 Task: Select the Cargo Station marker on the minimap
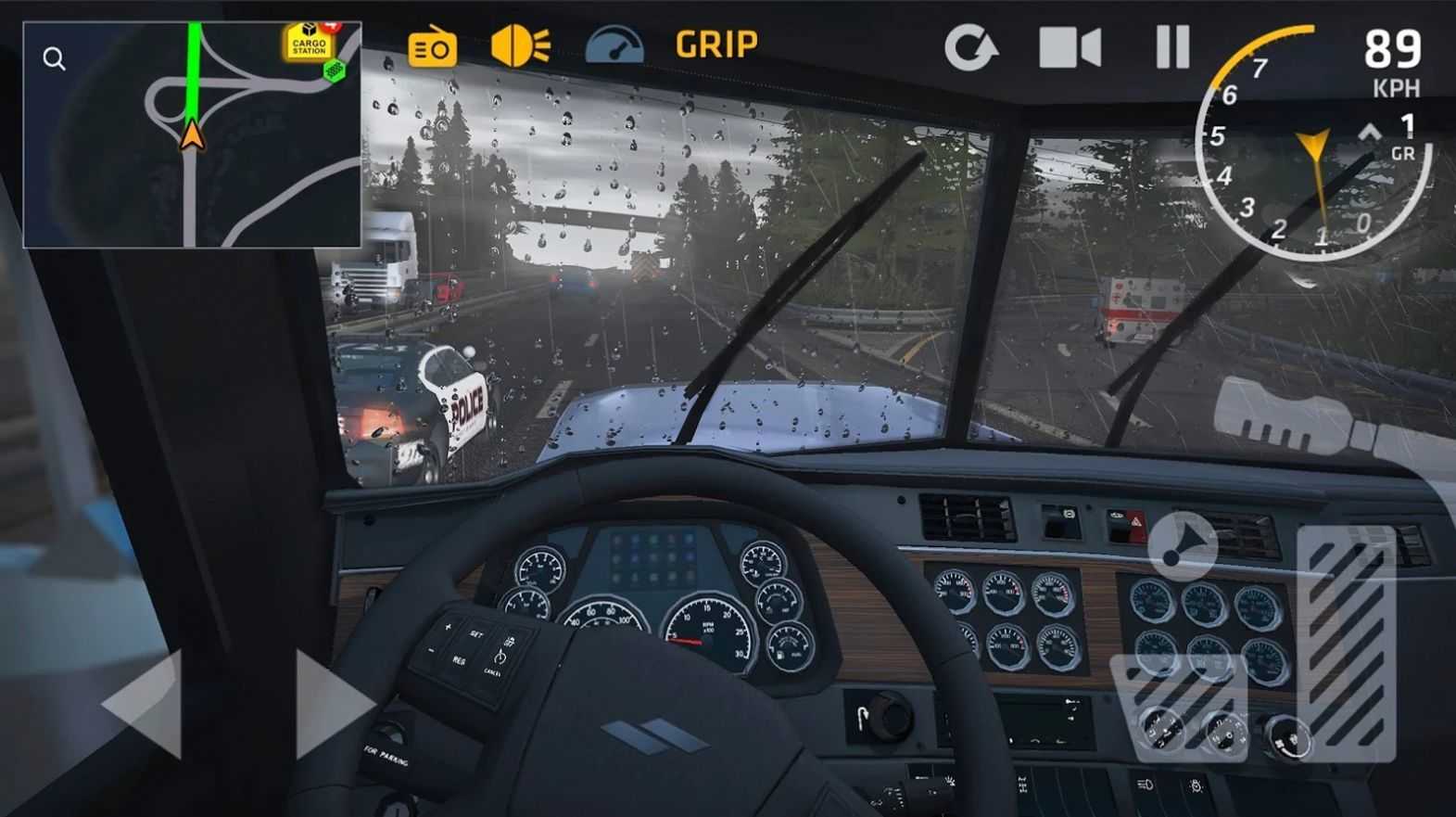tap(309, 42)
